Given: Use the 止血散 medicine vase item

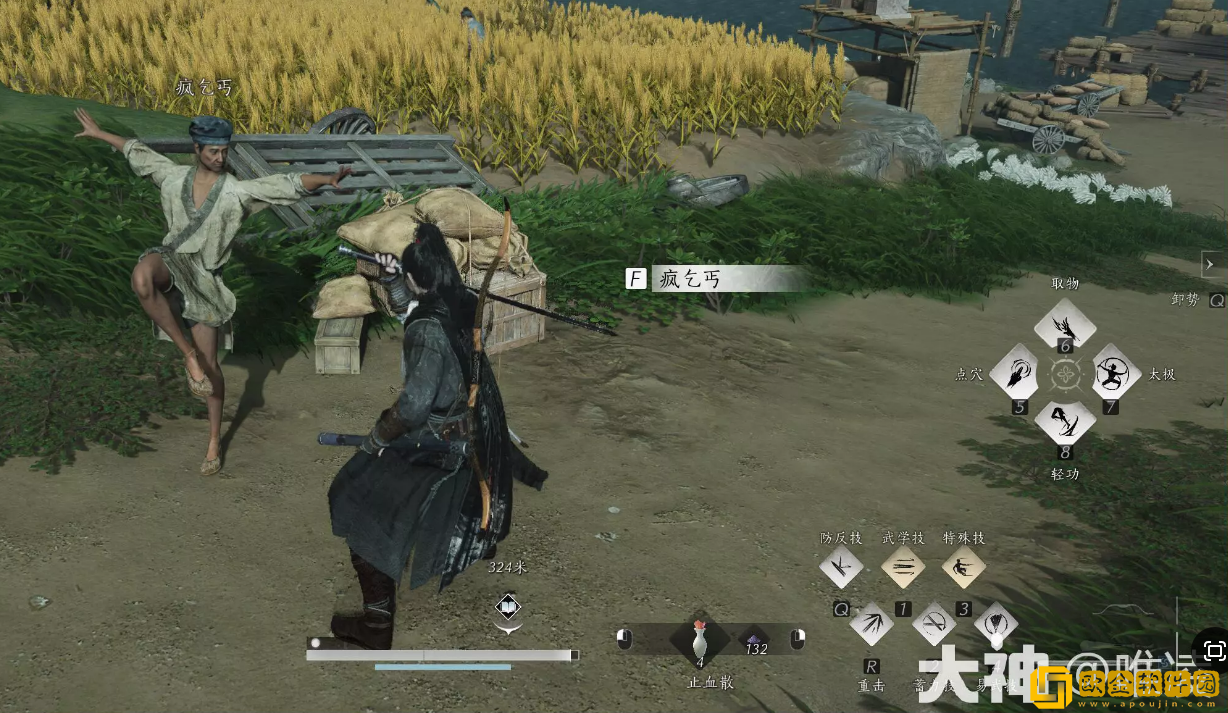Looking at the screenshot, I should tap(700, 640).
